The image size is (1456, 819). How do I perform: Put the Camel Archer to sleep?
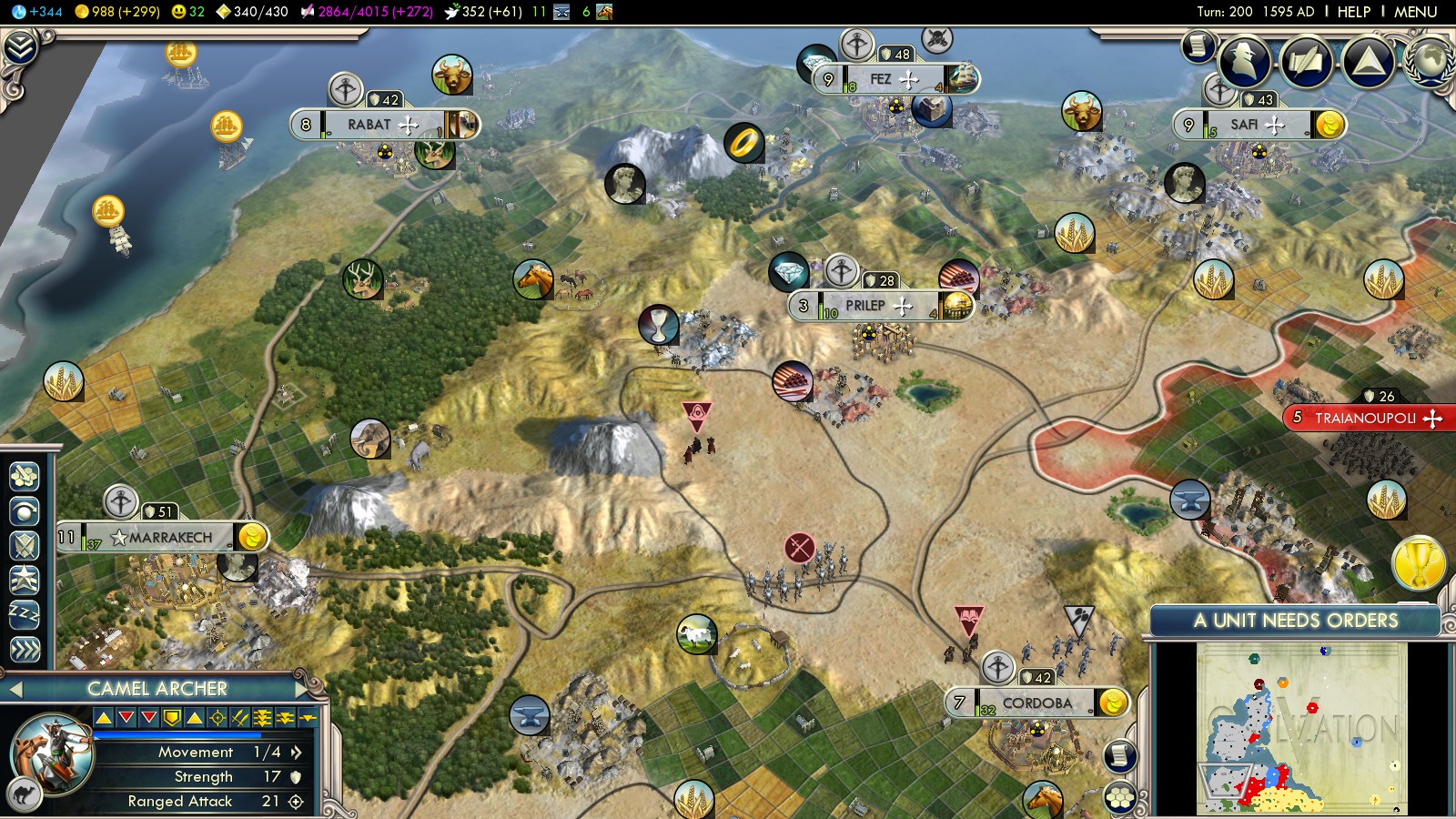tap(25, 614)
